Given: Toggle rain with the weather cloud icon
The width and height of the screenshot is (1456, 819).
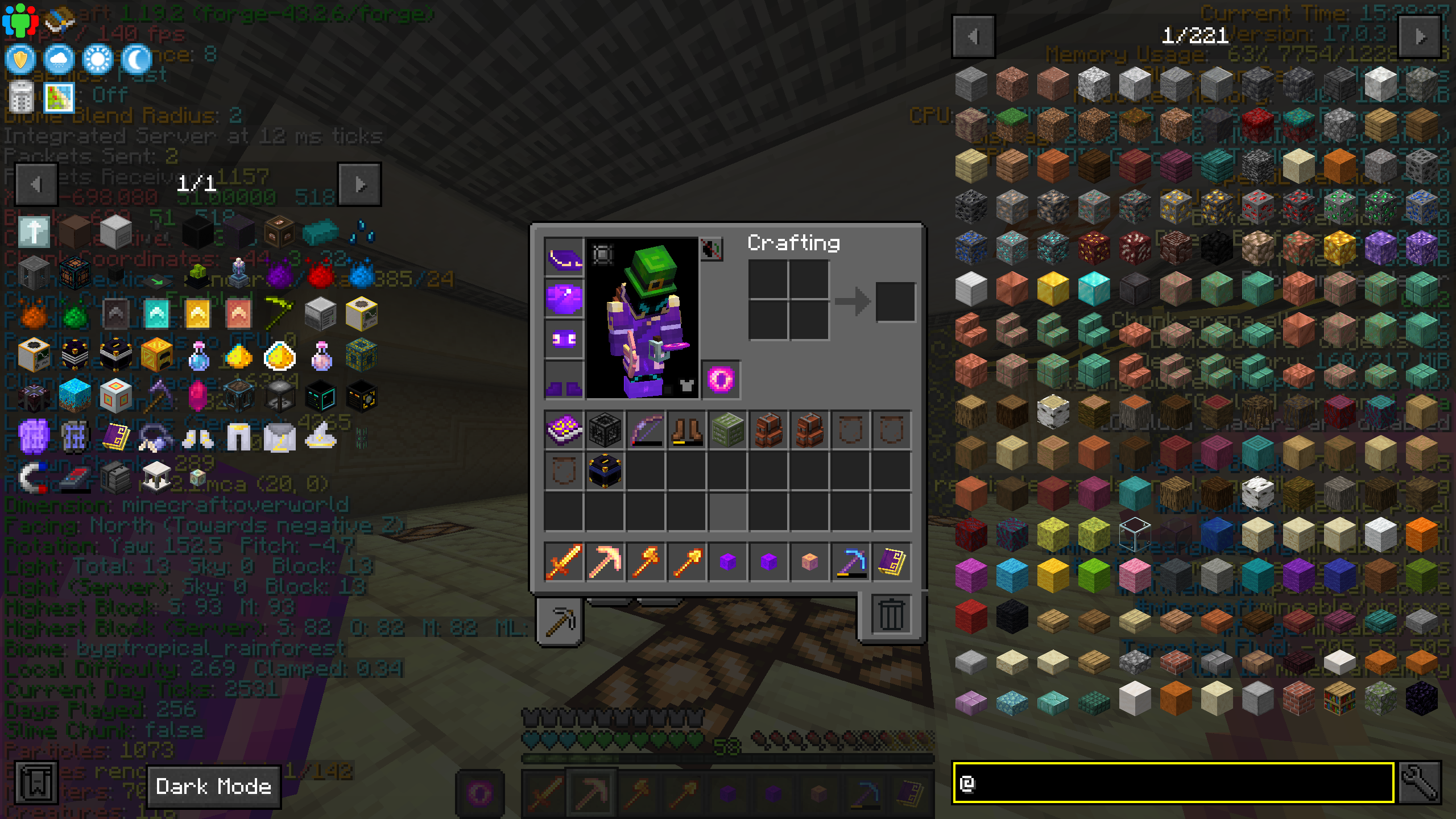Looking at the screenshot, I should click(59, 60).
